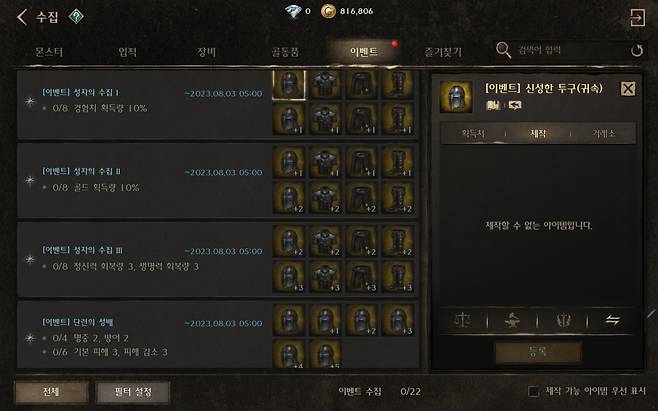Open the 이벤트 tab
Screen dimensions: 658x411
(x=362, y=50)
